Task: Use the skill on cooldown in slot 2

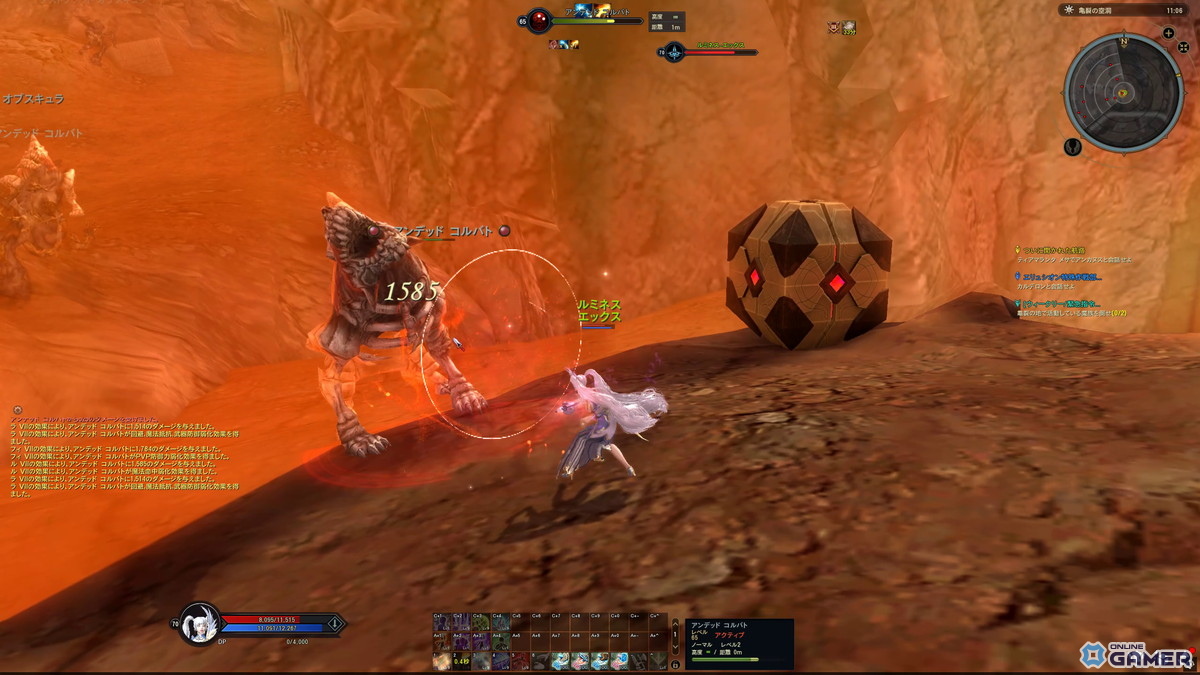Action: 460,661
